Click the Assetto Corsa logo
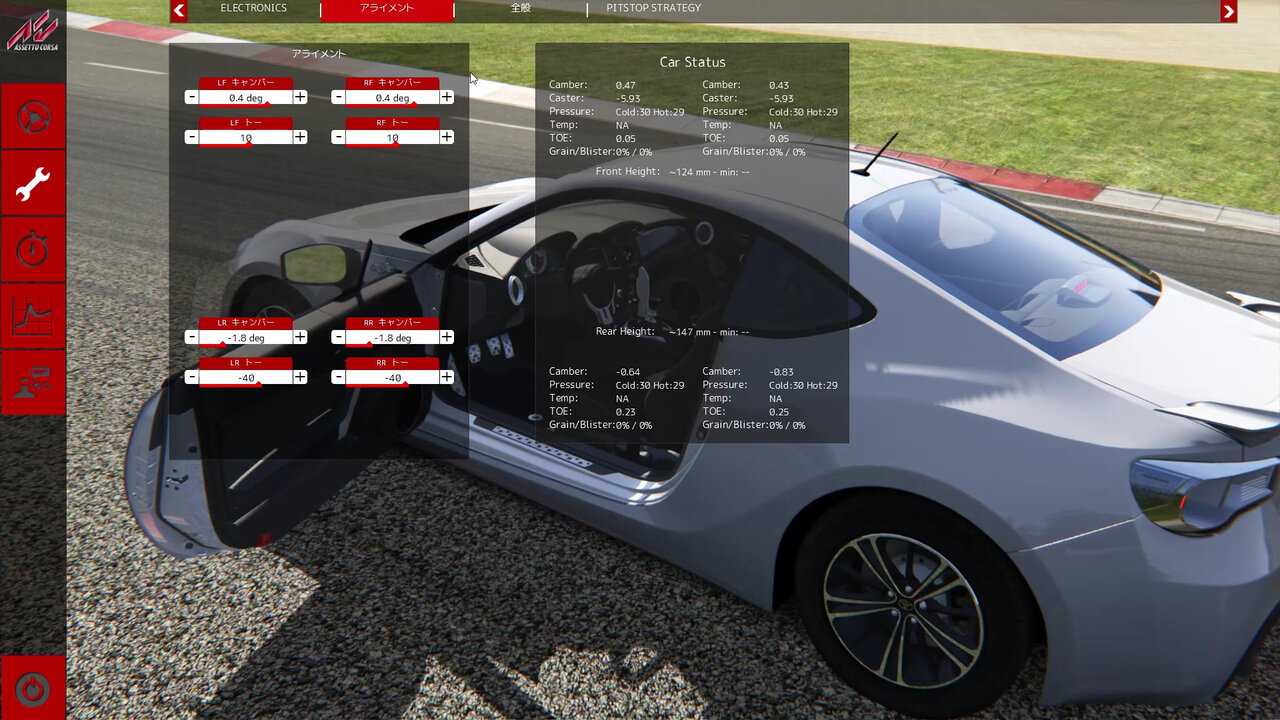1280x720 pixels. pyautogui.click(x=33, y=30)
